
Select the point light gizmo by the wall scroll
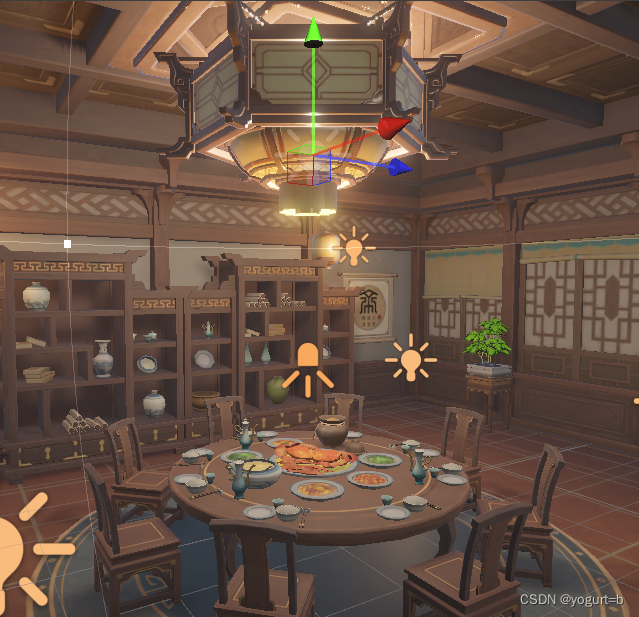(354, 246)
